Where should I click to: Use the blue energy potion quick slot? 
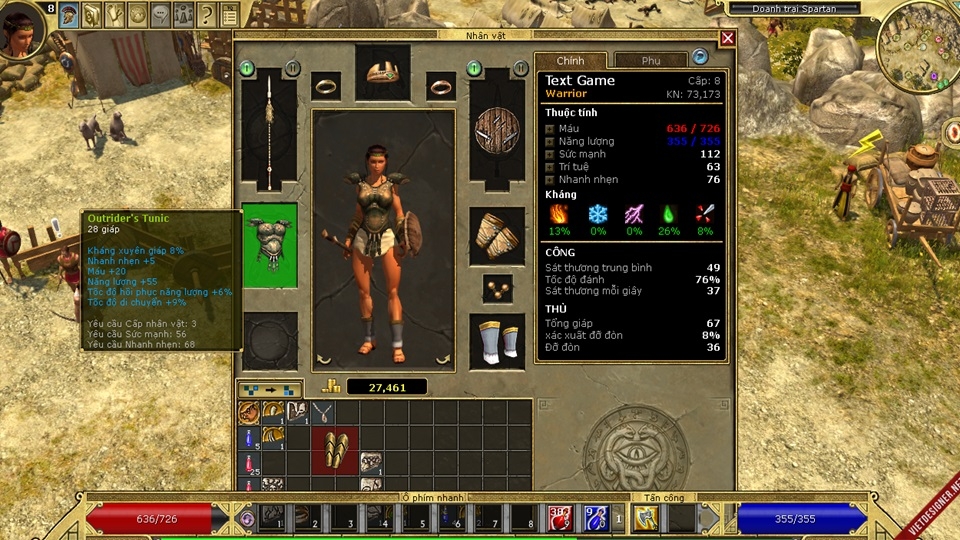click(x=595, y=517)
